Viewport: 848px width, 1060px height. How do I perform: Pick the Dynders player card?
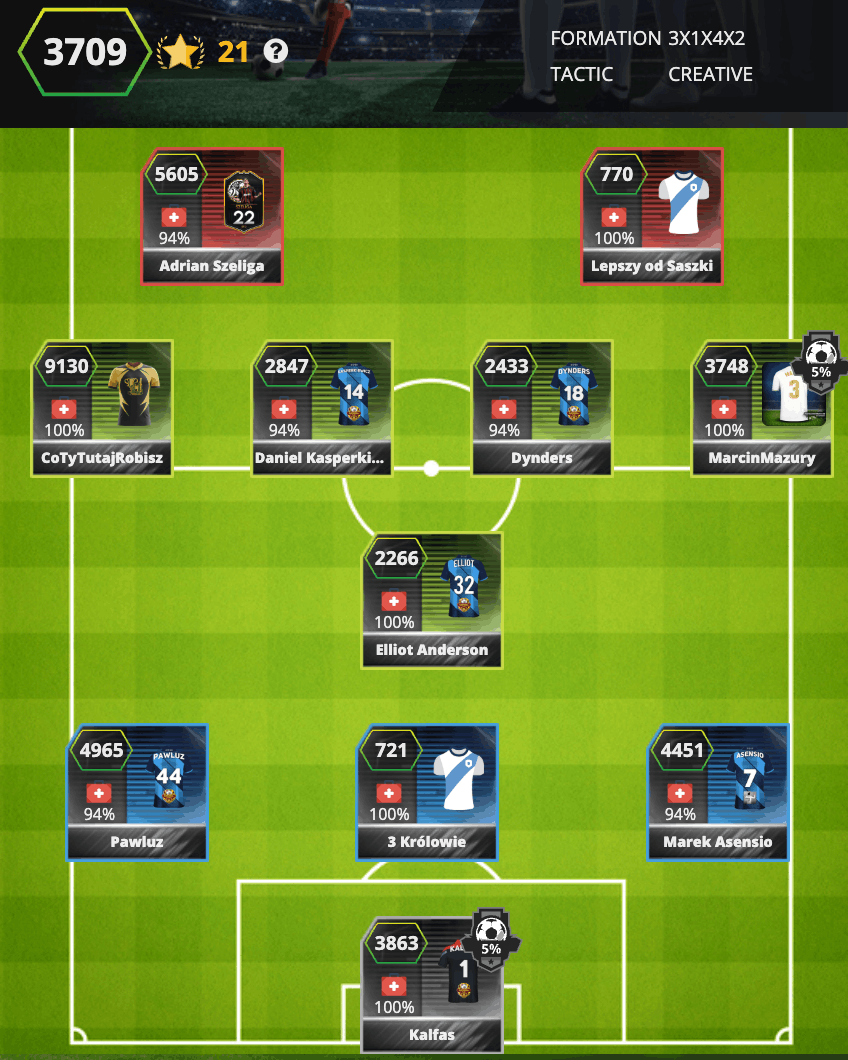[542, 408]
